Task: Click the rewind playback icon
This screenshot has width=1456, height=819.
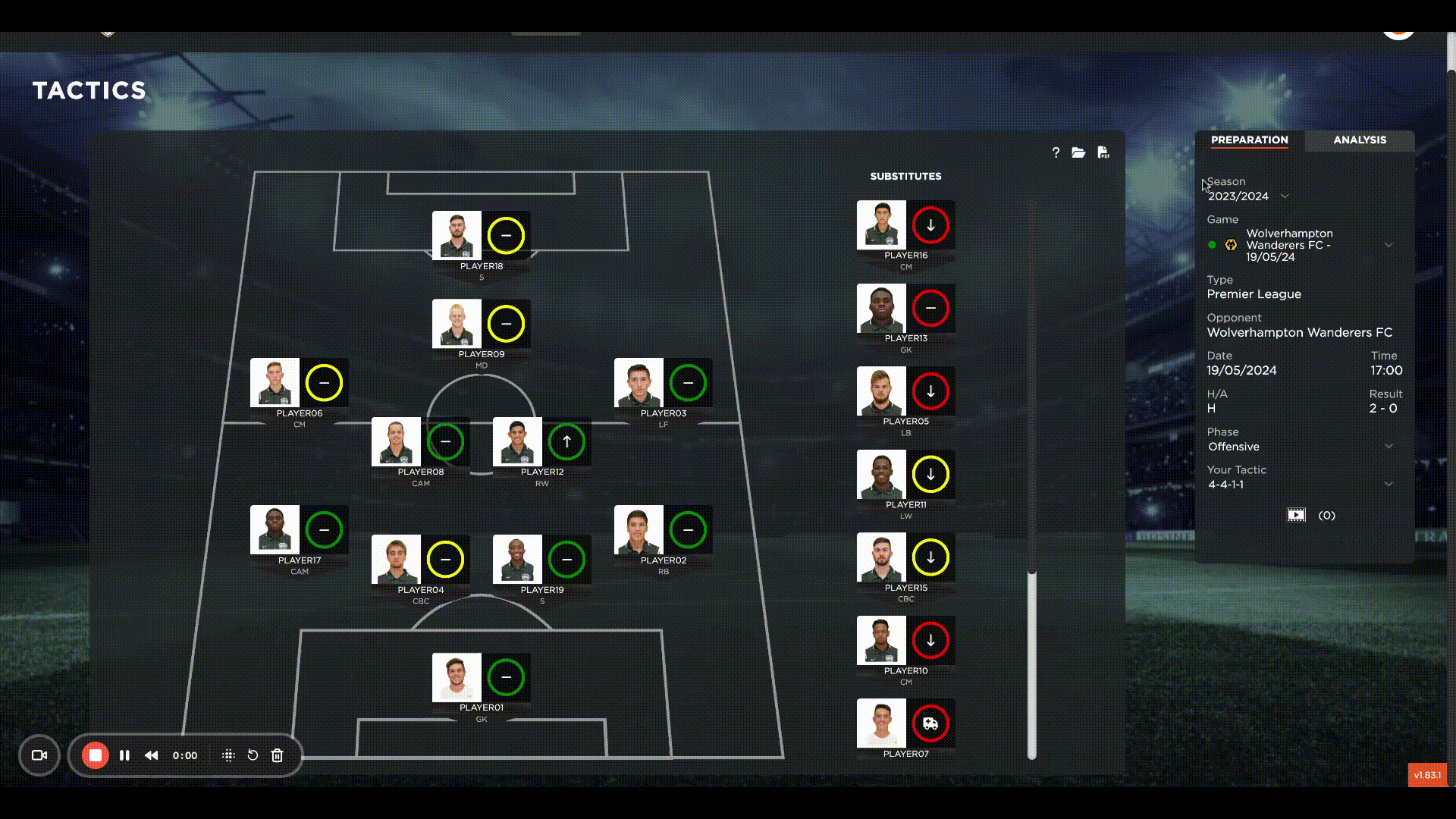Action: click(151, 755)
